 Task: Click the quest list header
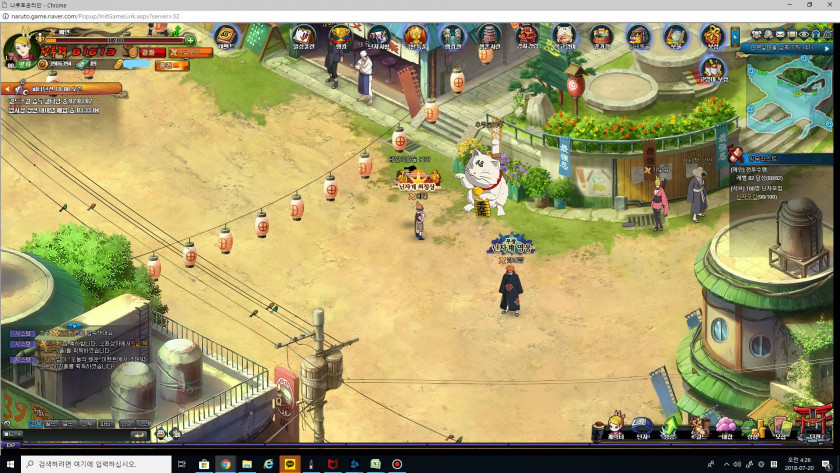[x=780, y=157]
